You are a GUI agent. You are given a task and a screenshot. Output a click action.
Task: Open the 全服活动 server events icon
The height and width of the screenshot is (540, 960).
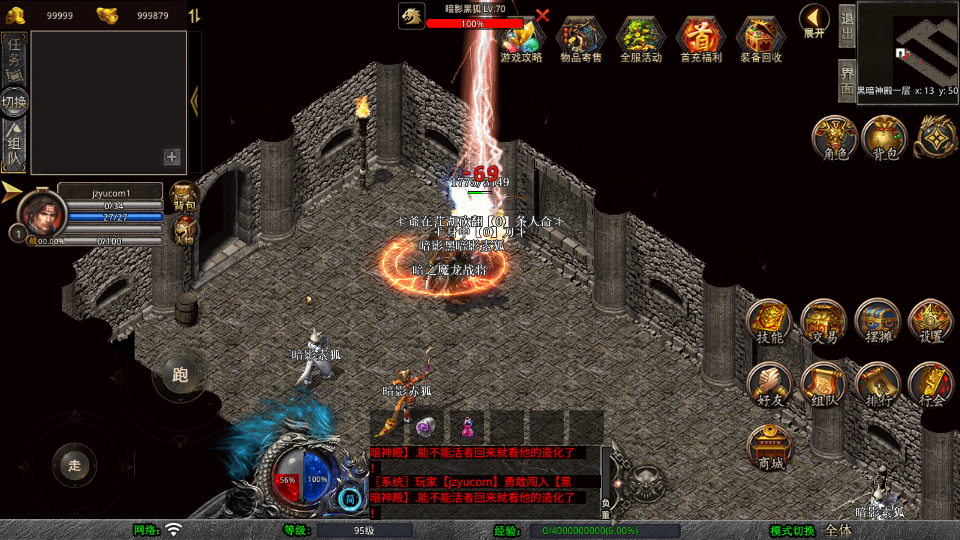click(641, 38)
